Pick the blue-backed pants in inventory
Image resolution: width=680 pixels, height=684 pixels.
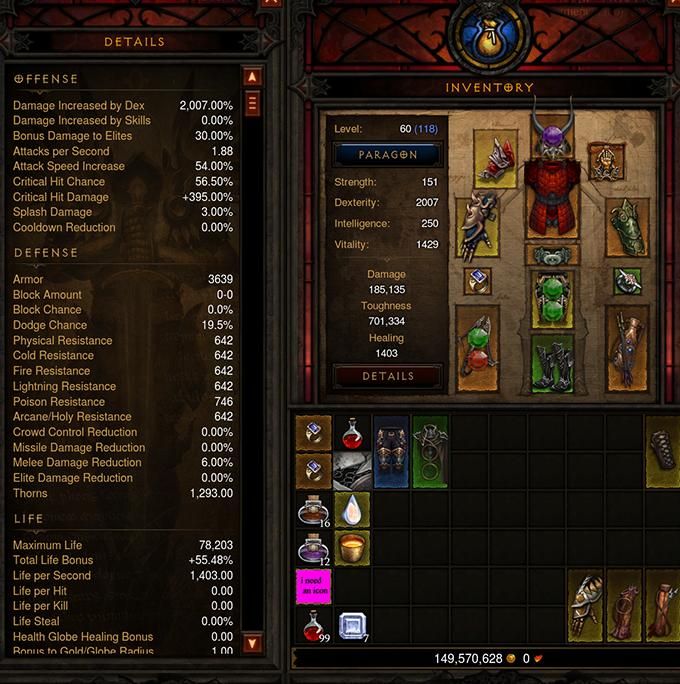pos(391,452)
